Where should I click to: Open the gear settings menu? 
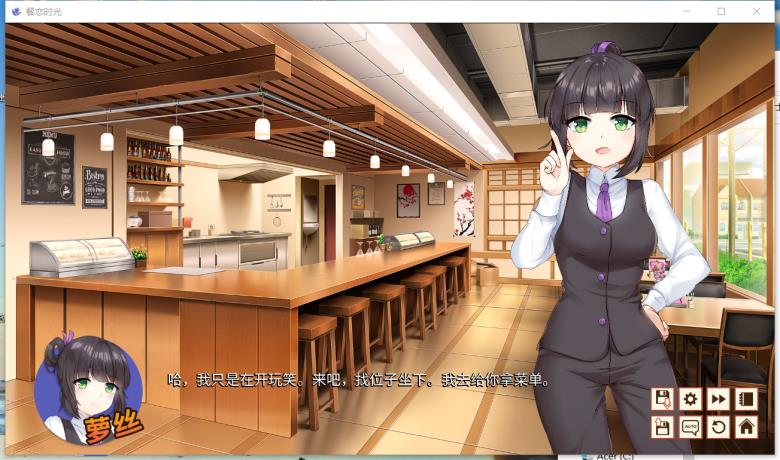click(x=690, y=399)
